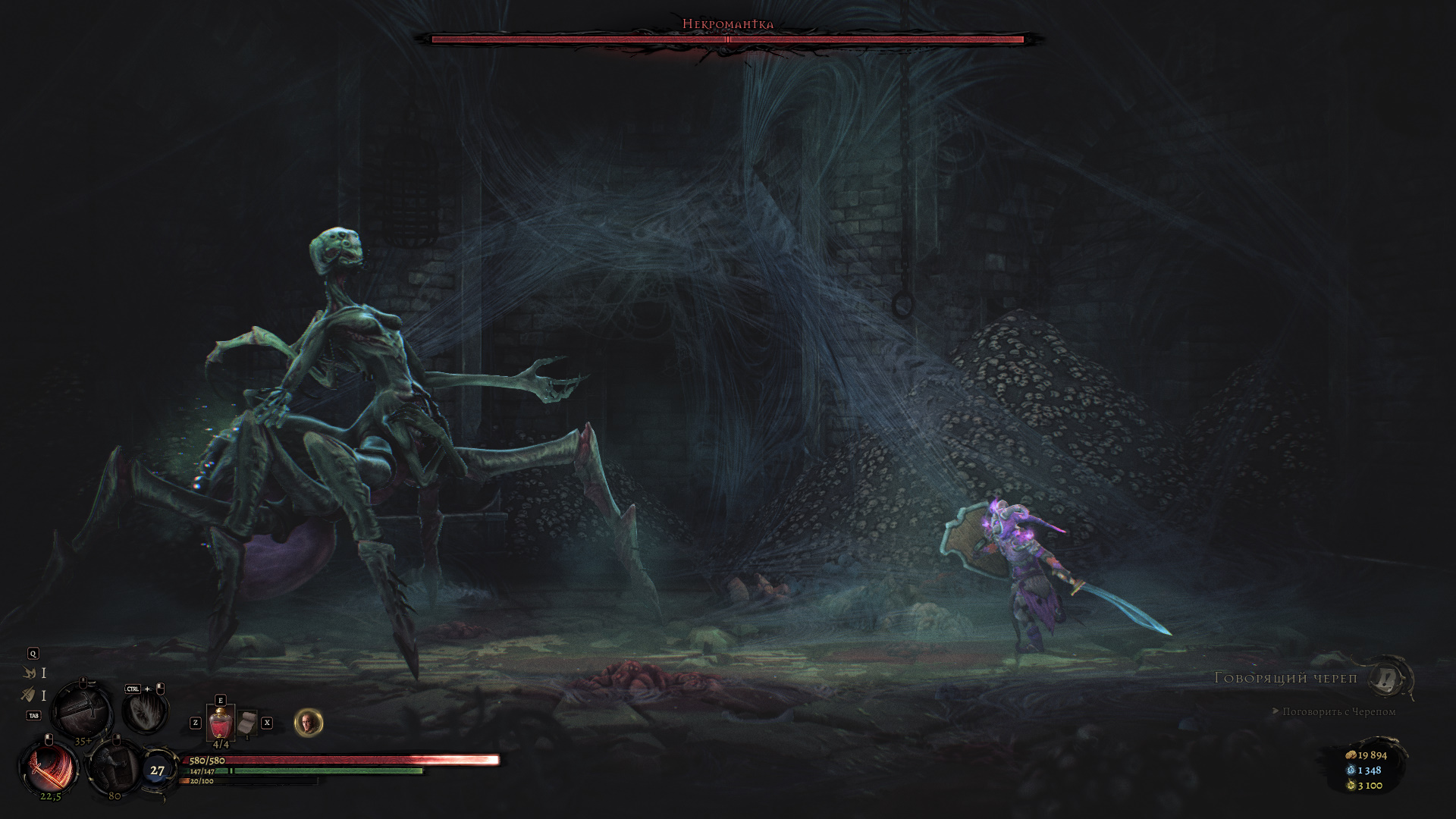Select the bandage scroll item slot
This screenshot has width=1456, height=819.
coord(246,724)
